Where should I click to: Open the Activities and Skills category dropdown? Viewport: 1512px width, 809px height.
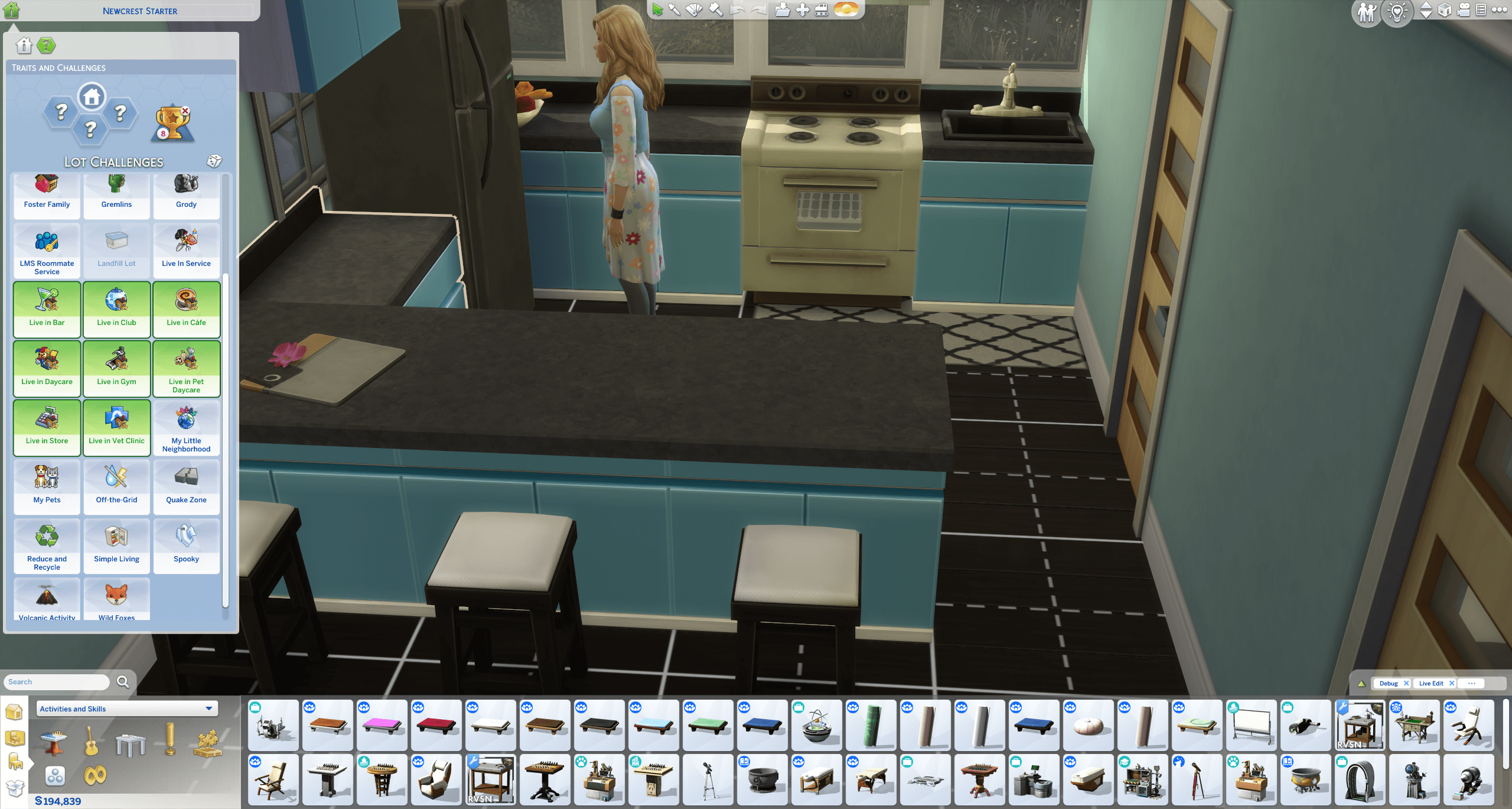click(127, 709)
